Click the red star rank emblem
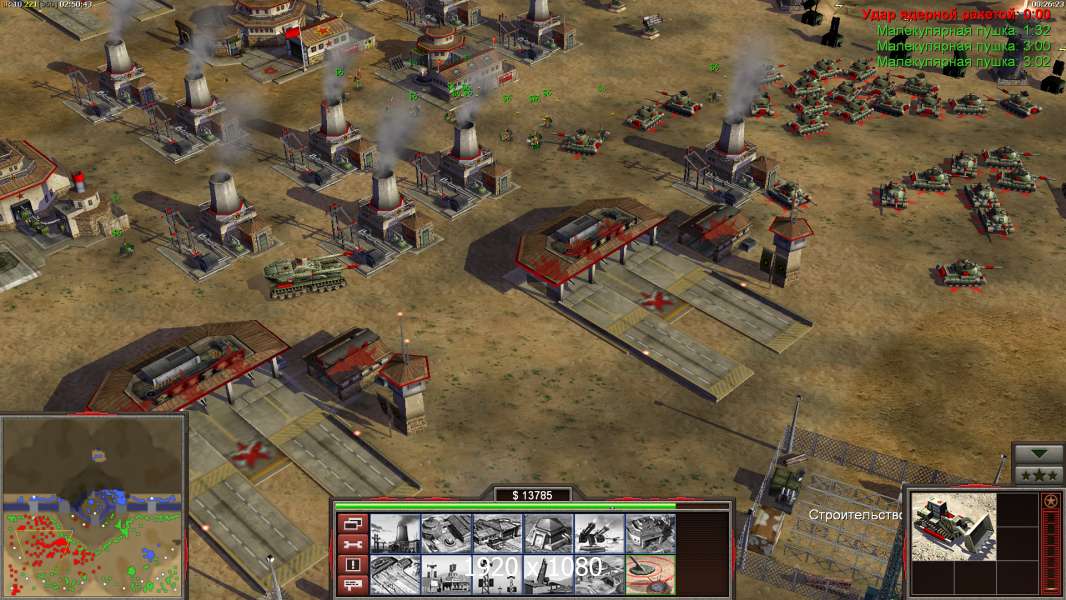 point(1050,500)
